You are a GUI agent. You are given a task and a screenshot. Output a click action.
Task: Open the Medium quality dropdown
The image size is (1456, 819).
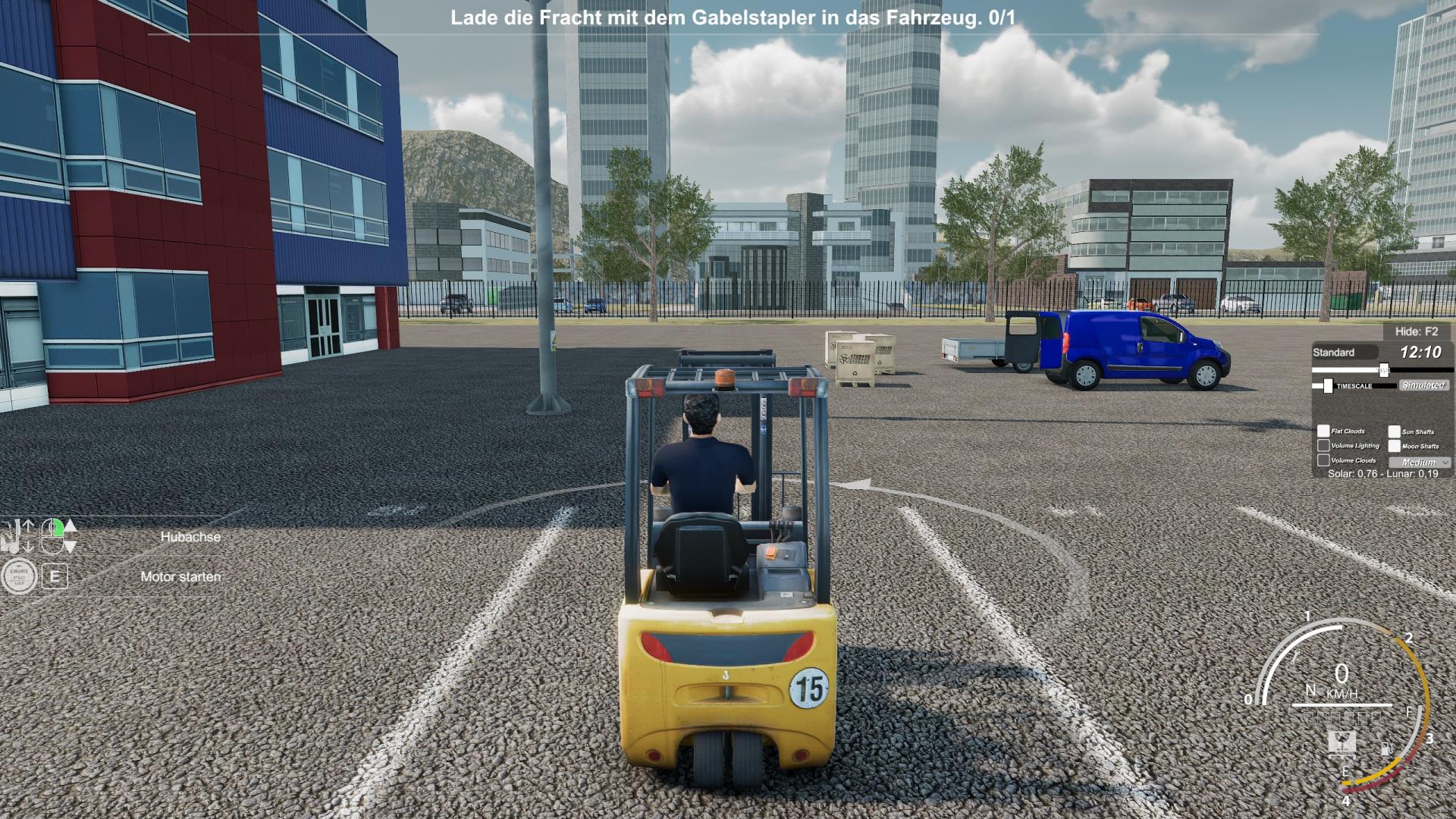tap(1417, 462)
